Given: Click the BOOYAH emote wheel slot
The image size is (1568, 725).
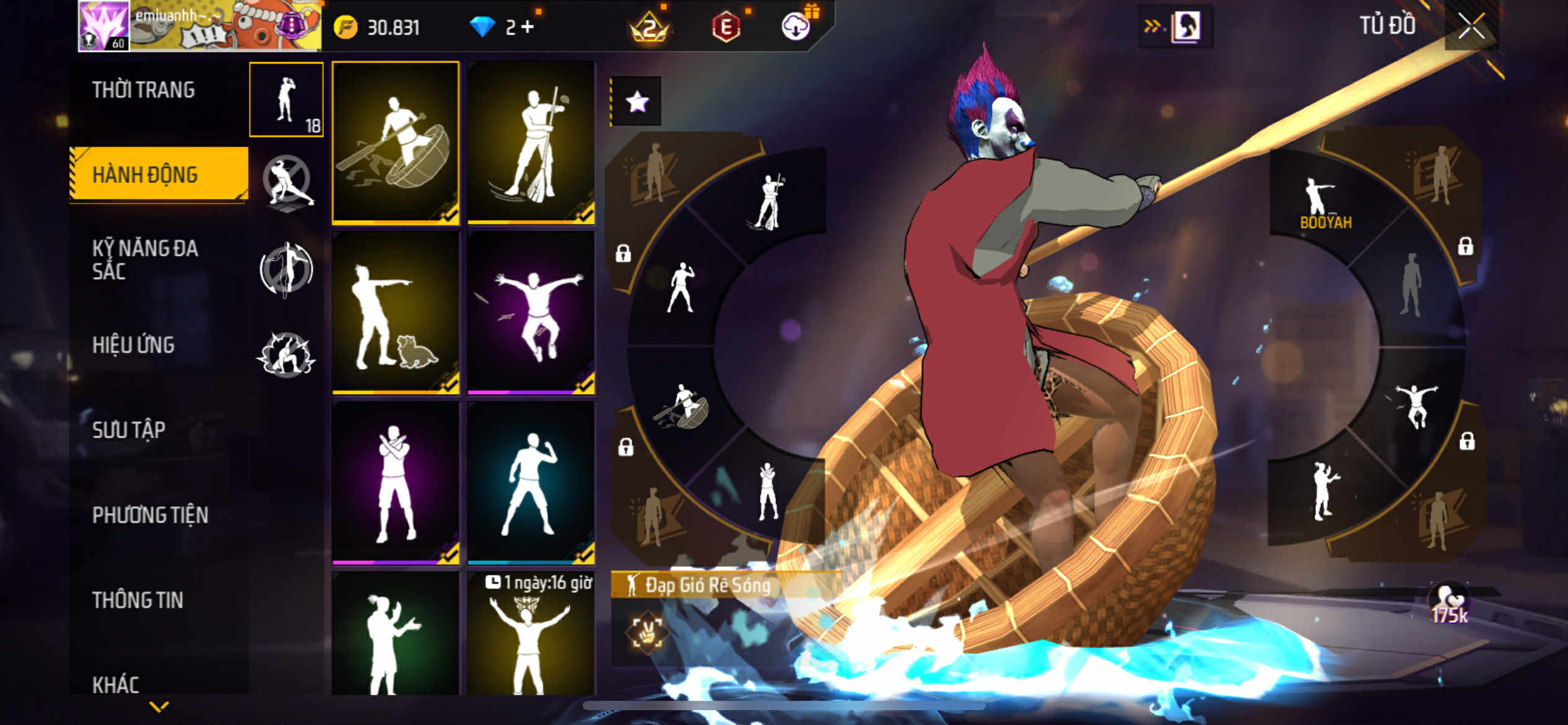Looking at the screenshot, I should [x=1325, y=201].
